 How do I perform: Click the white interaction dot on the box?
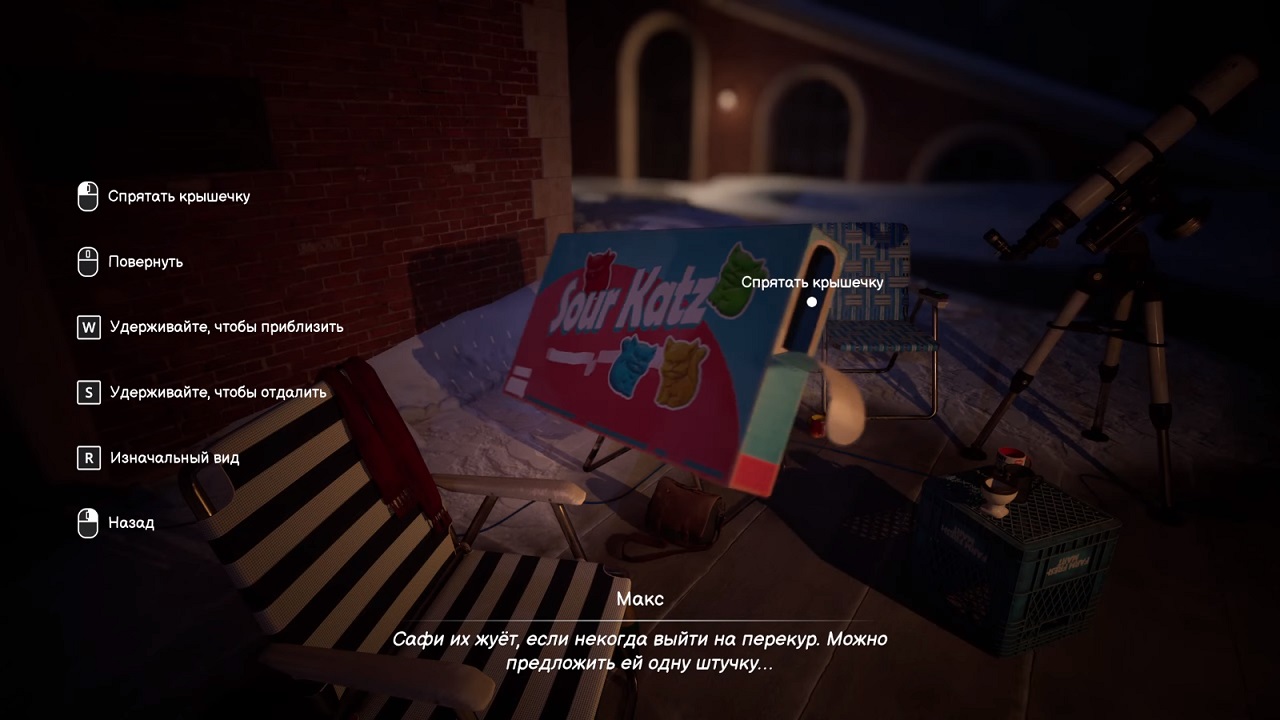811,301
